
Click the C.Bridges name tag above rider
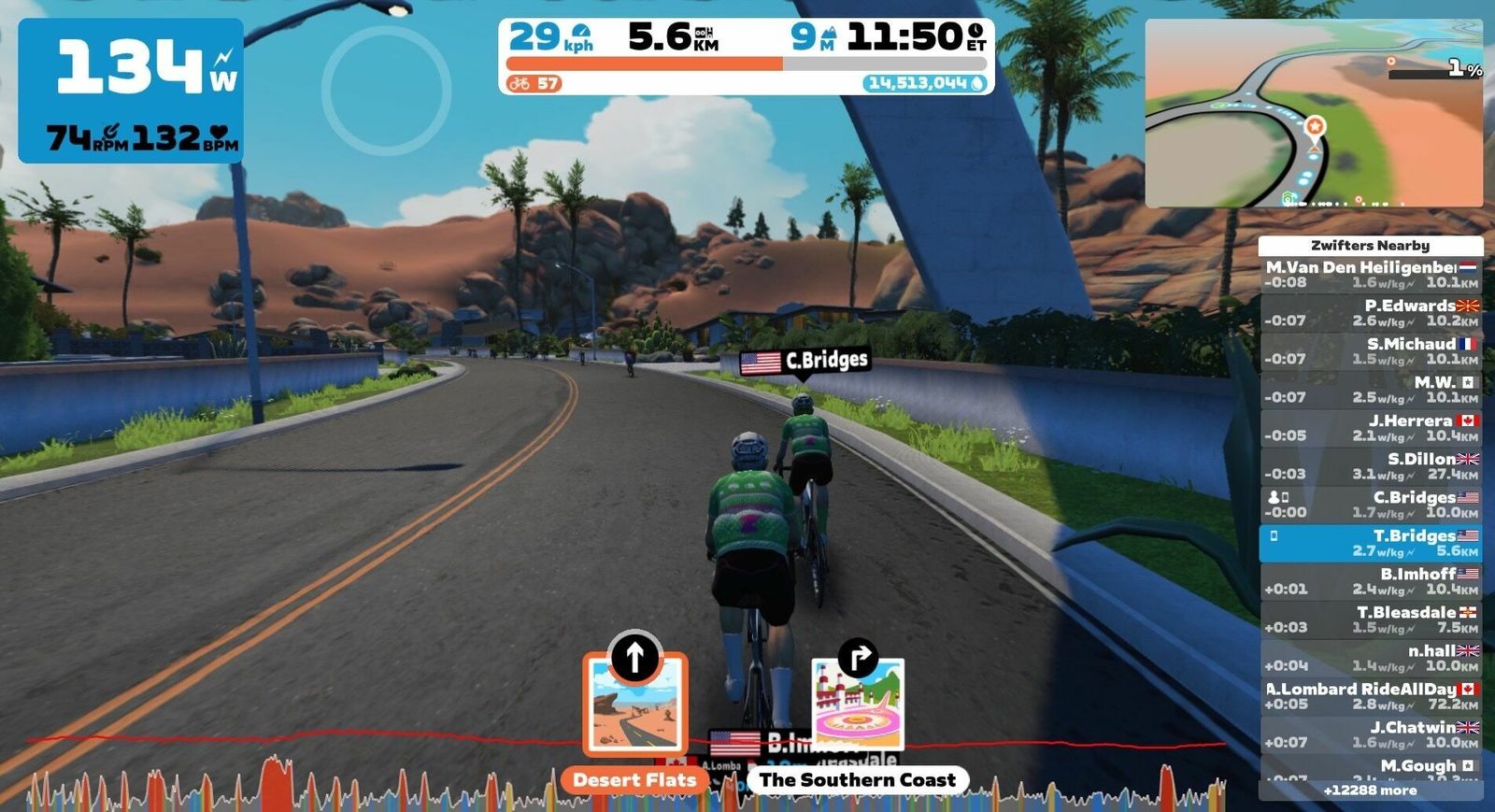pos(804,361)
